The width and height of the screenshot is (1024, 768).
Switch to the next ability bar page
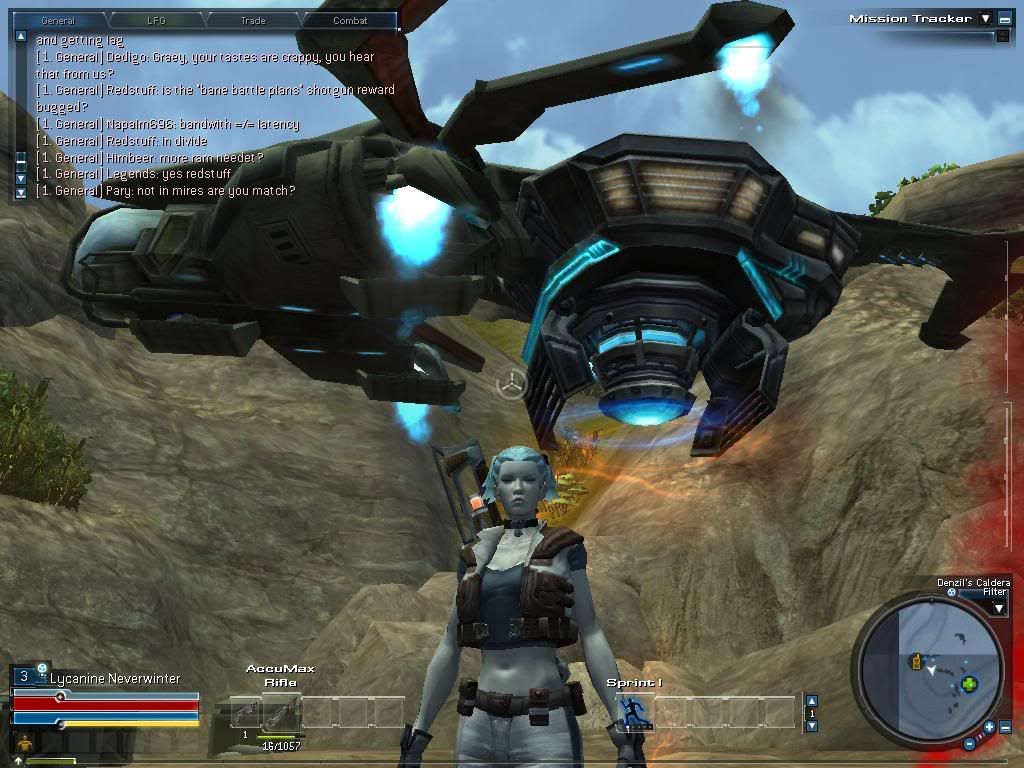pos(812,725)
